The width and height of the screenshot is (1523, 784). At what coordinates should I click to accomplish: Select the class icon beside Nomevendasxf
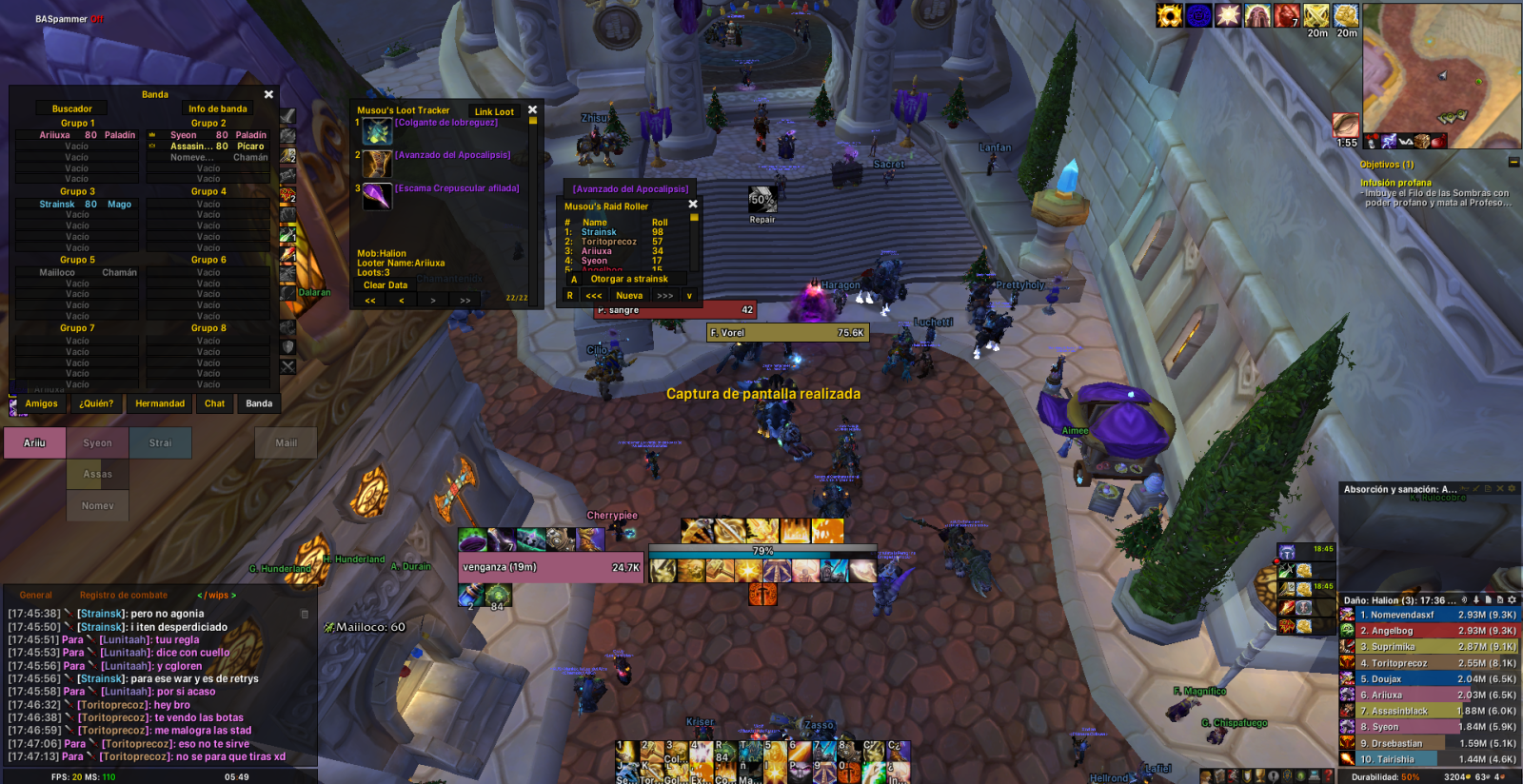pos(1345,615)
